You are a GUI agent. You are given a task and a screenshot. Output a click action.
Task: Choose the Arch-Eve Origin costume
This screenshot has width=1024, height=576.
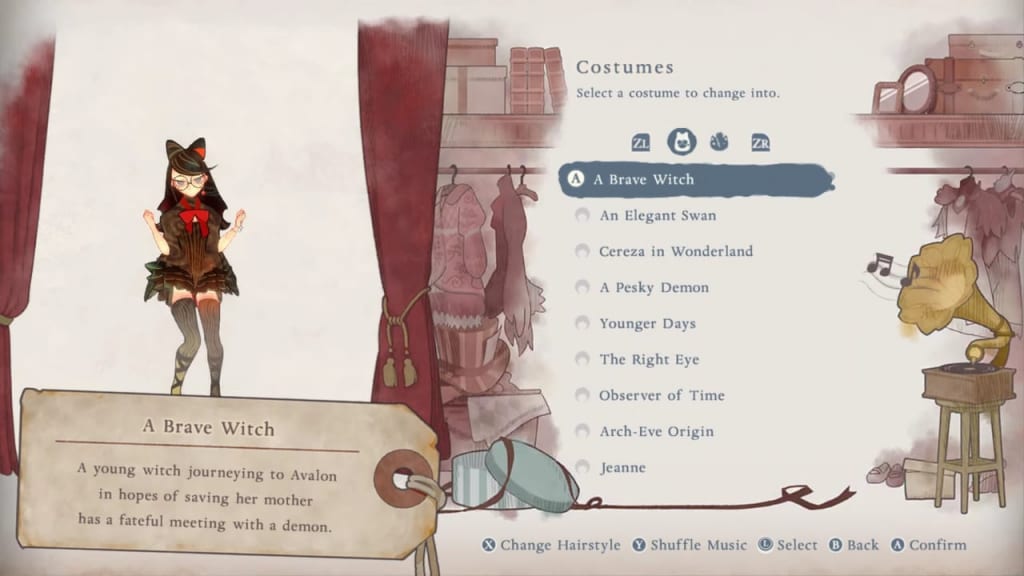[x=656, y=432]
